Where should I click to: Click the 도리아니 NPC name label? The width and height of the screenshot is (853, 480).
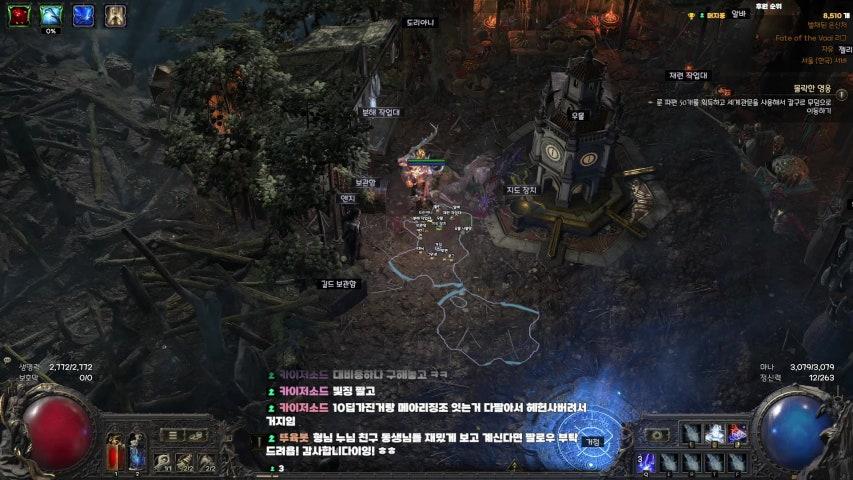coord(420,22)
